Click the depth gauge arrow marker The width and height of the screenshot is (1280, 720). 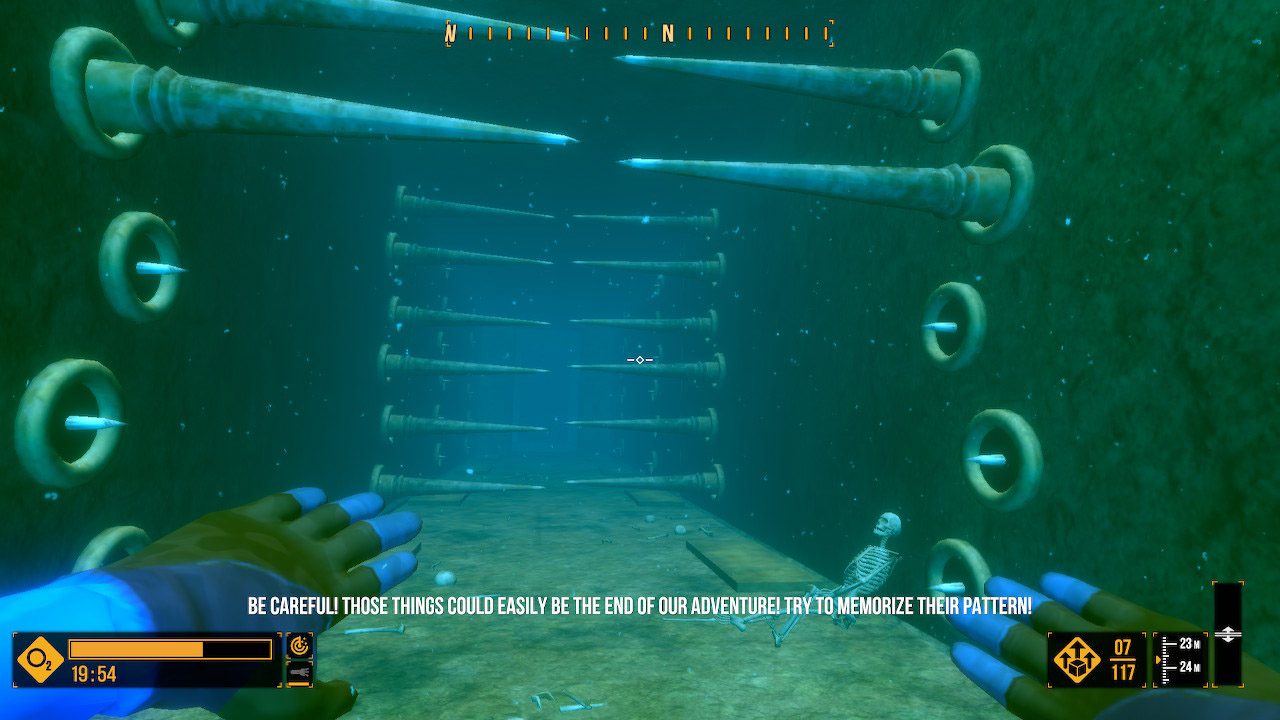[1157, 658]
